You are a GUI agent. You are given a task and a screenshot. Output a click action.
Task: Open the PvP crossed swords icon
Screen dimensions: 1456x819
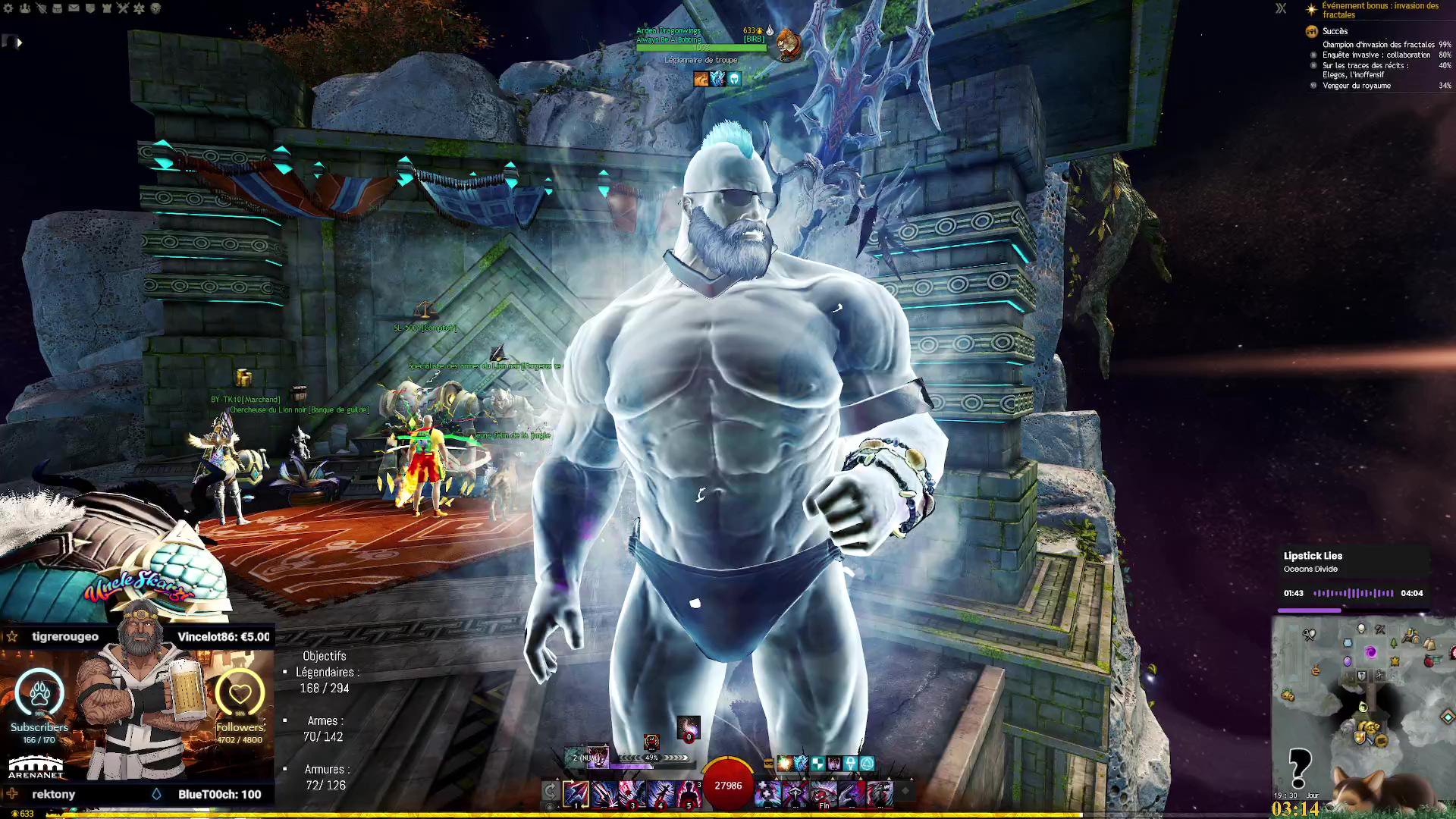pos(123,8)
